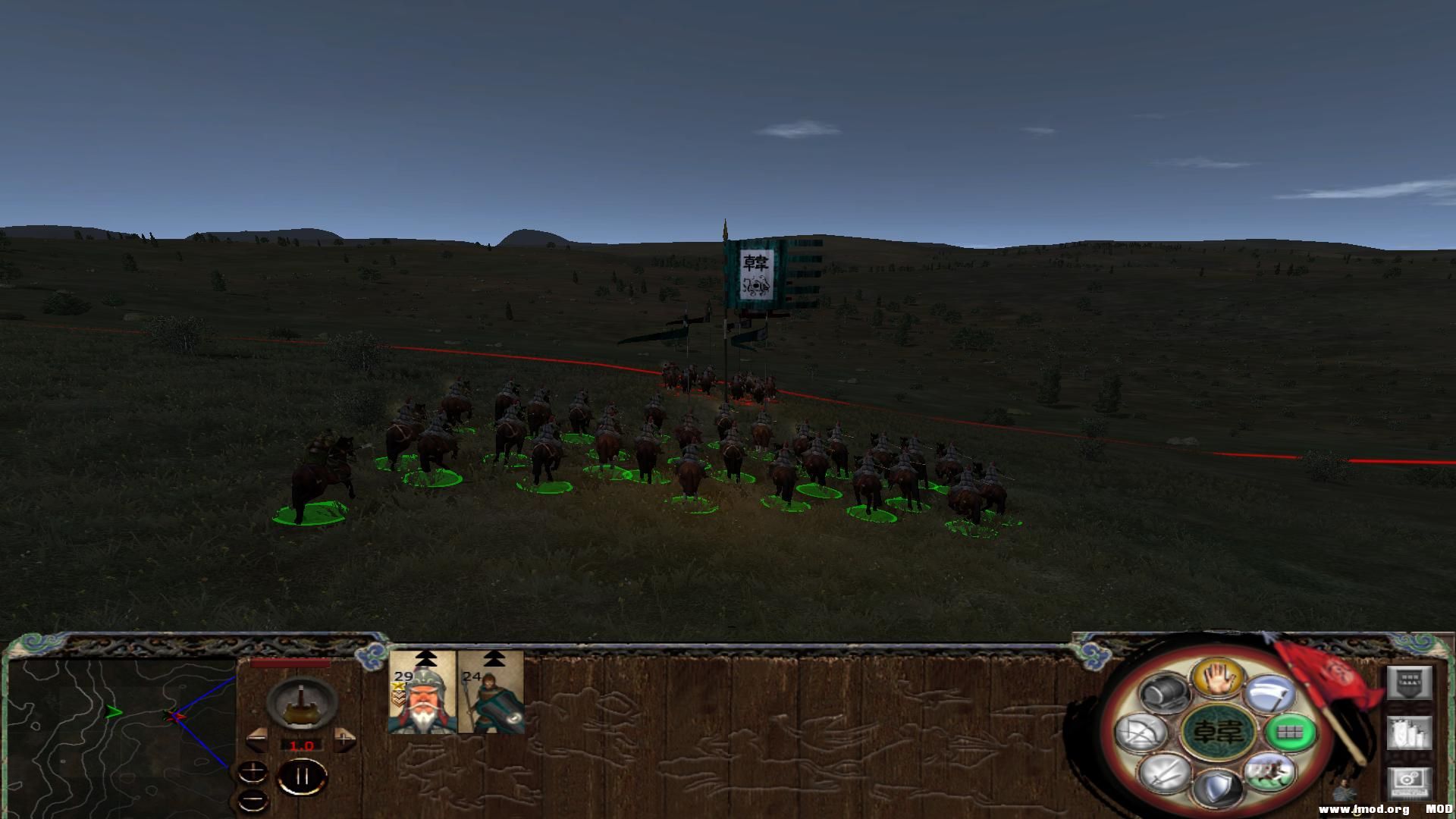
Task: Click the banner shield icon on the right panel
Action: click(1410, 682)
